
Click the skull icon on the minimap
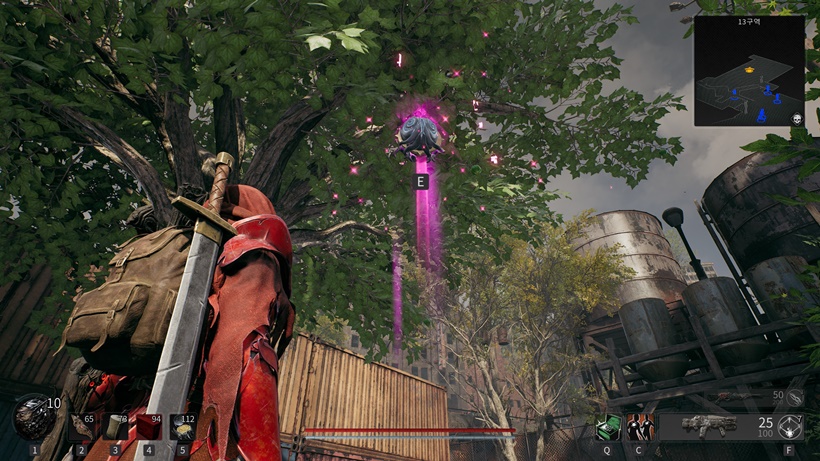pos(797,119)
